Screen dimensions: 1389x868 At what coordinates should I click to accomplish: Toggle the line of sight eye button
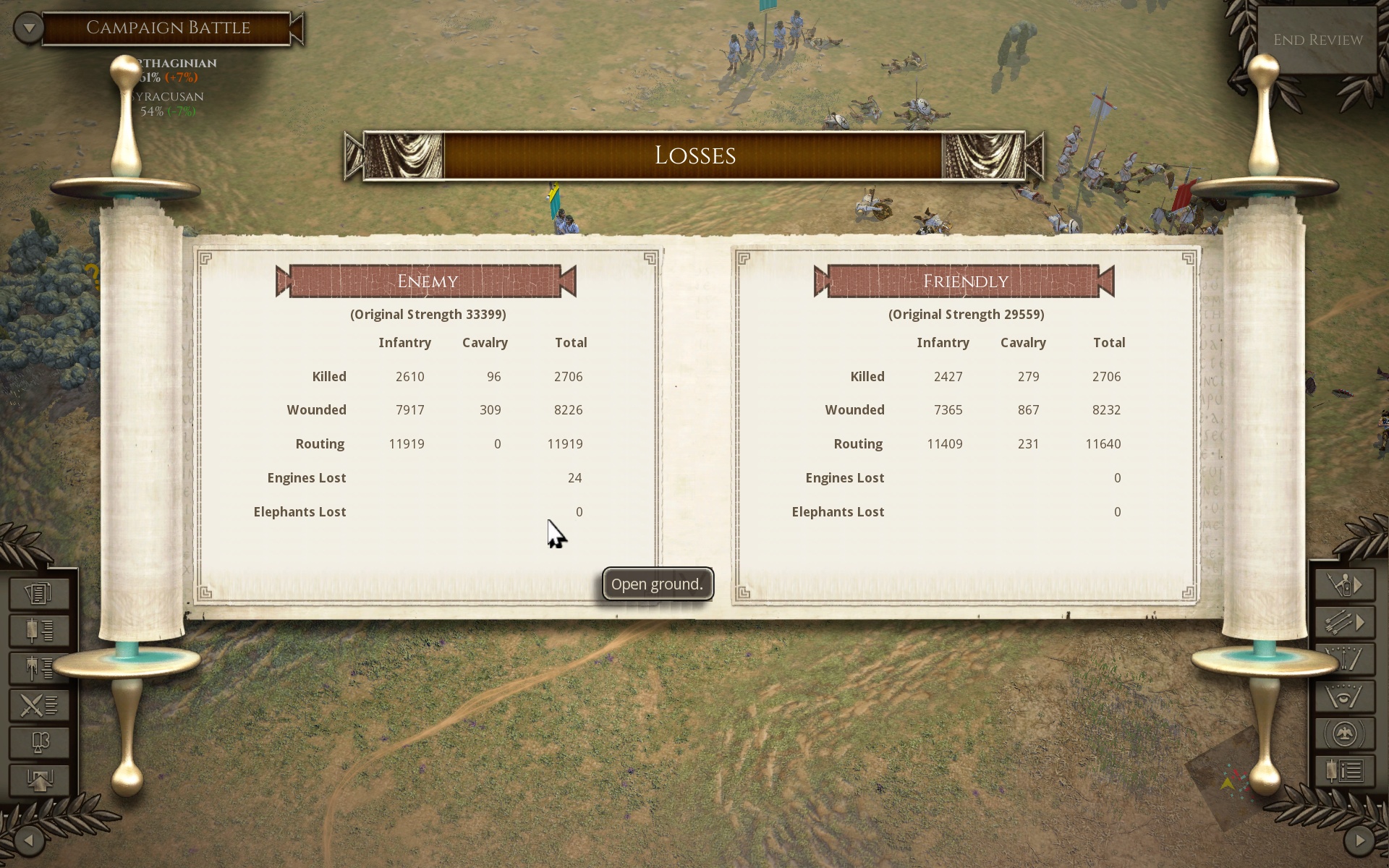(1345, 697)
